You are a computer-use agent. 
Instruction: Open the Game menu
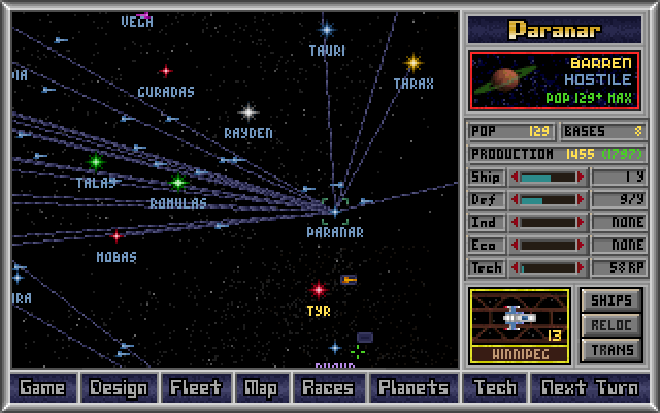(x=42, y=388)
